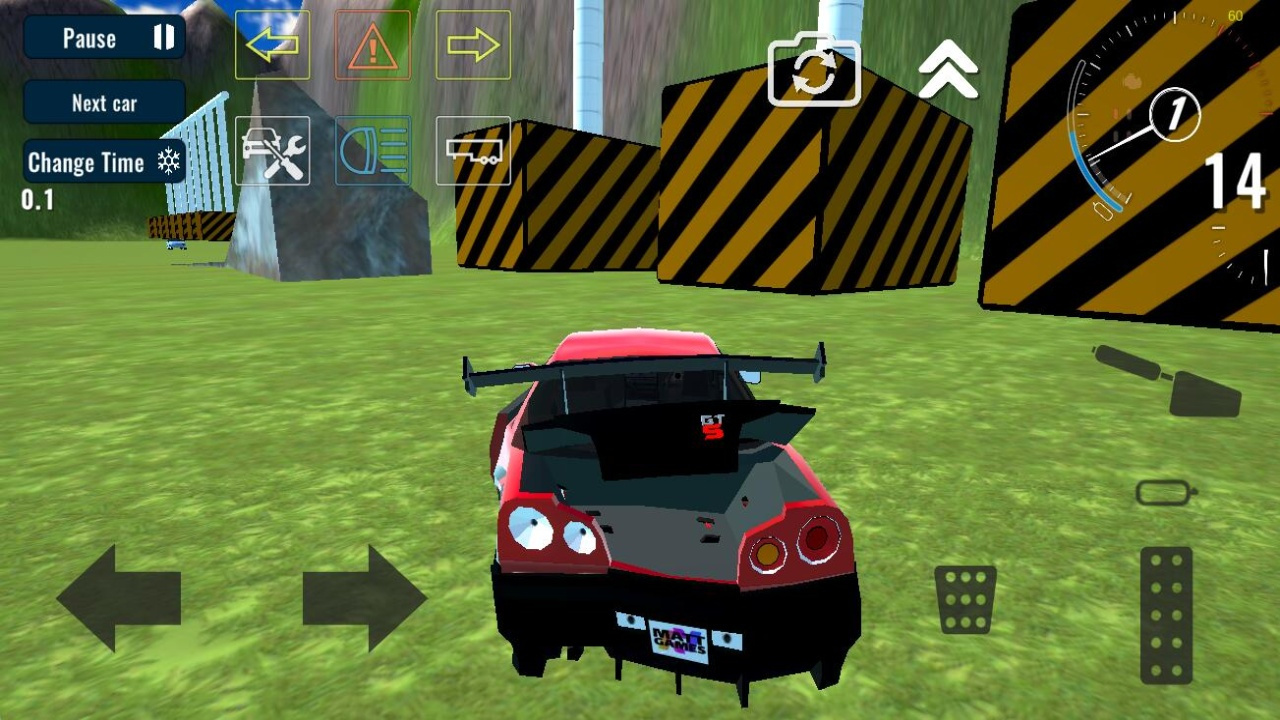Turn on the right turn signal
This screenshot has width=1280, height=720.
click(473, 45)
